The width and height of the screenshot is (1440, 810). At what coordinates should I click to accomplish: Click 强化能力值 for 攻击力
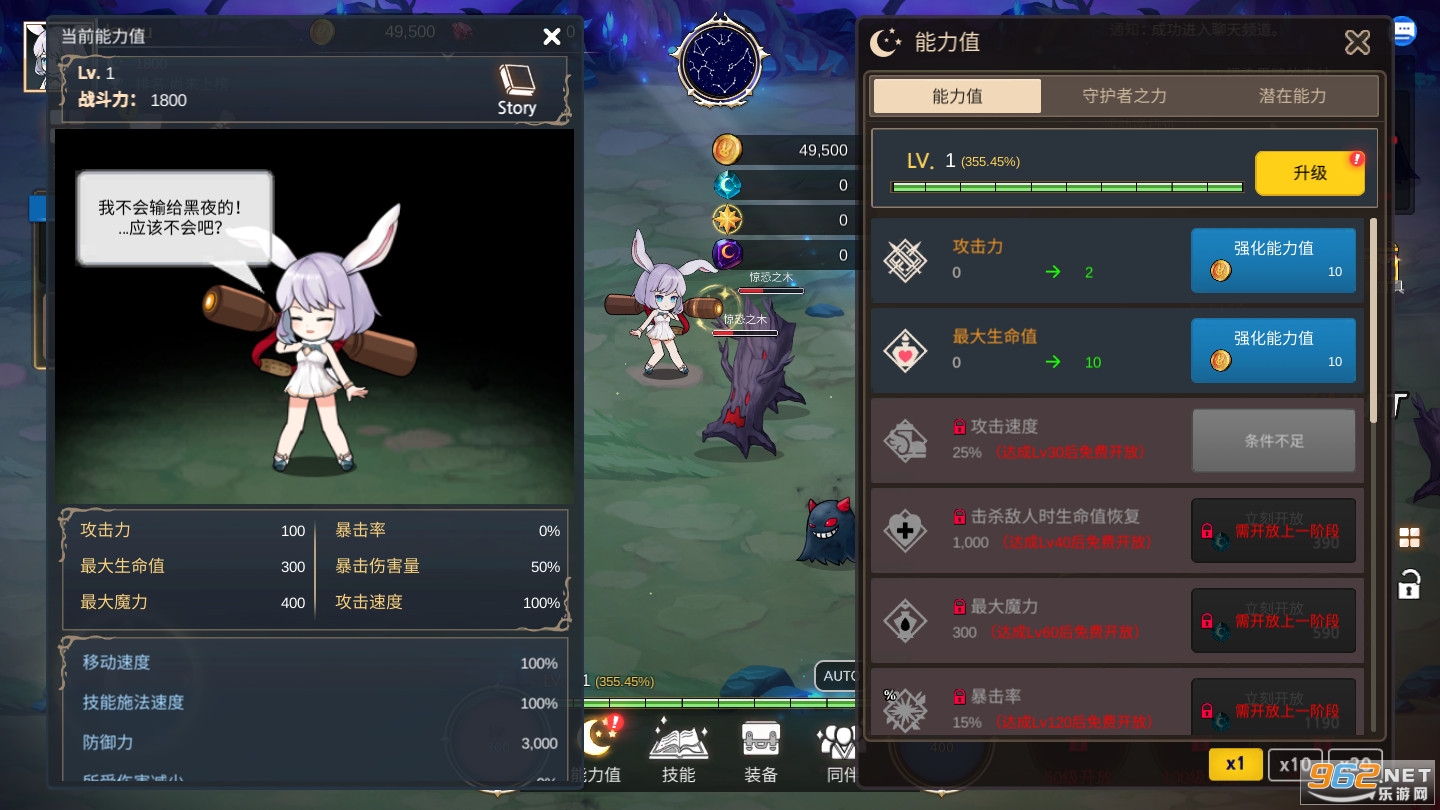[x=1273, y=260]
